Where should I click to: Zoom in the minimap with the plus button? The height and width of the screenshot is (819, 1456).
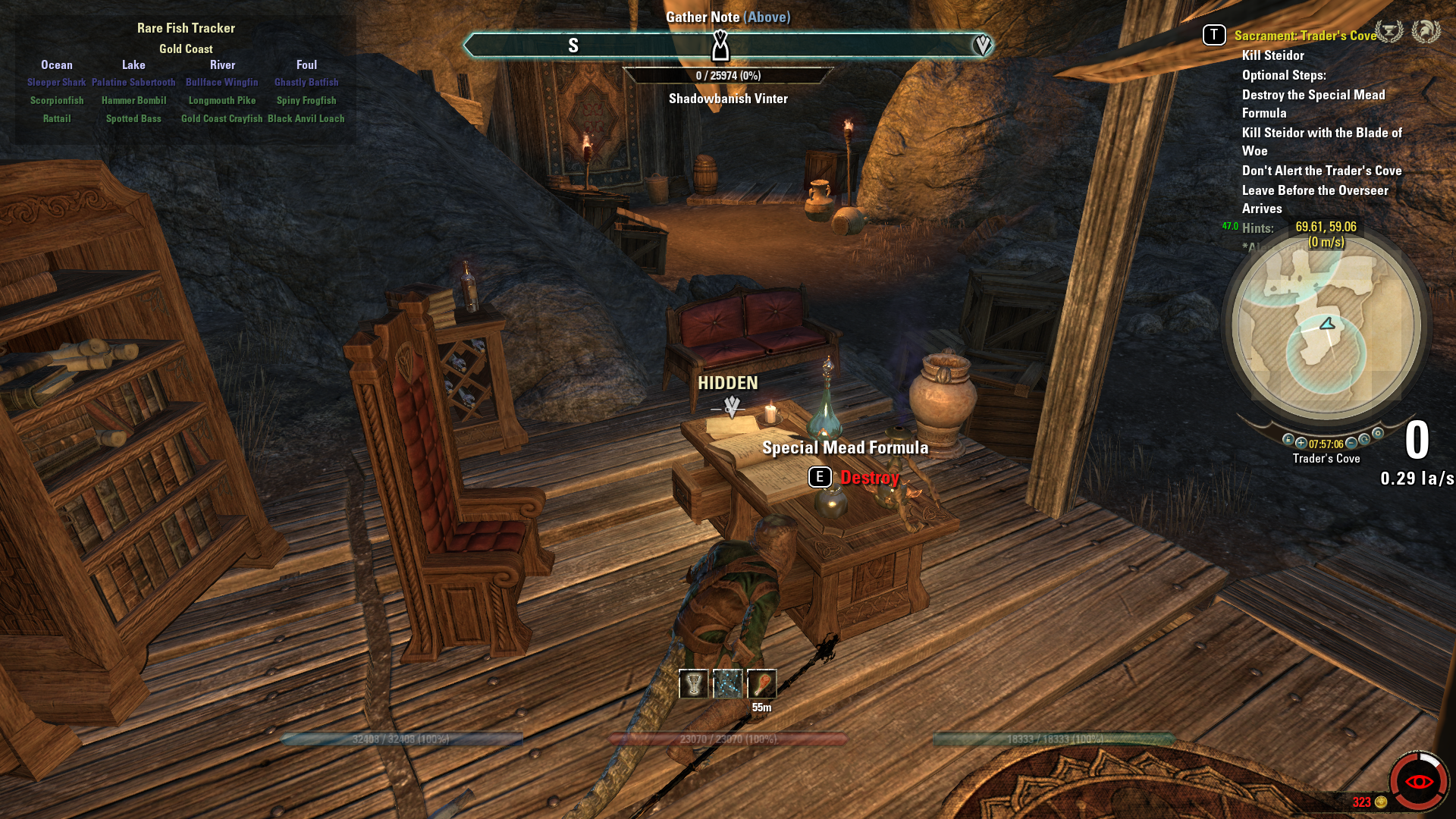(x=1301, y=443)
